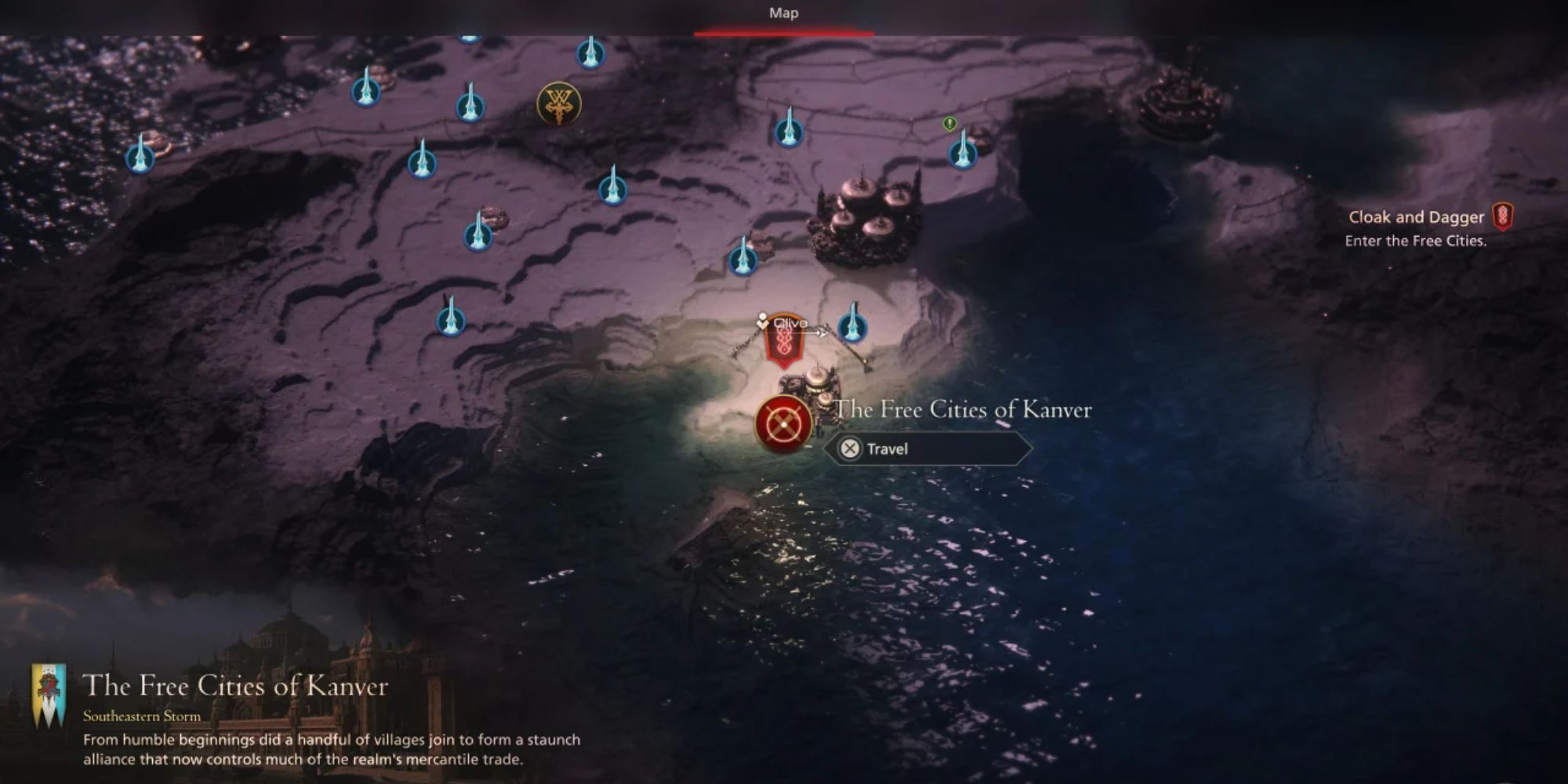This screenshot has width=1568, height=784.
Task: Select the obelisk marker in the upper-left mountains
Action: pos(140,161)
